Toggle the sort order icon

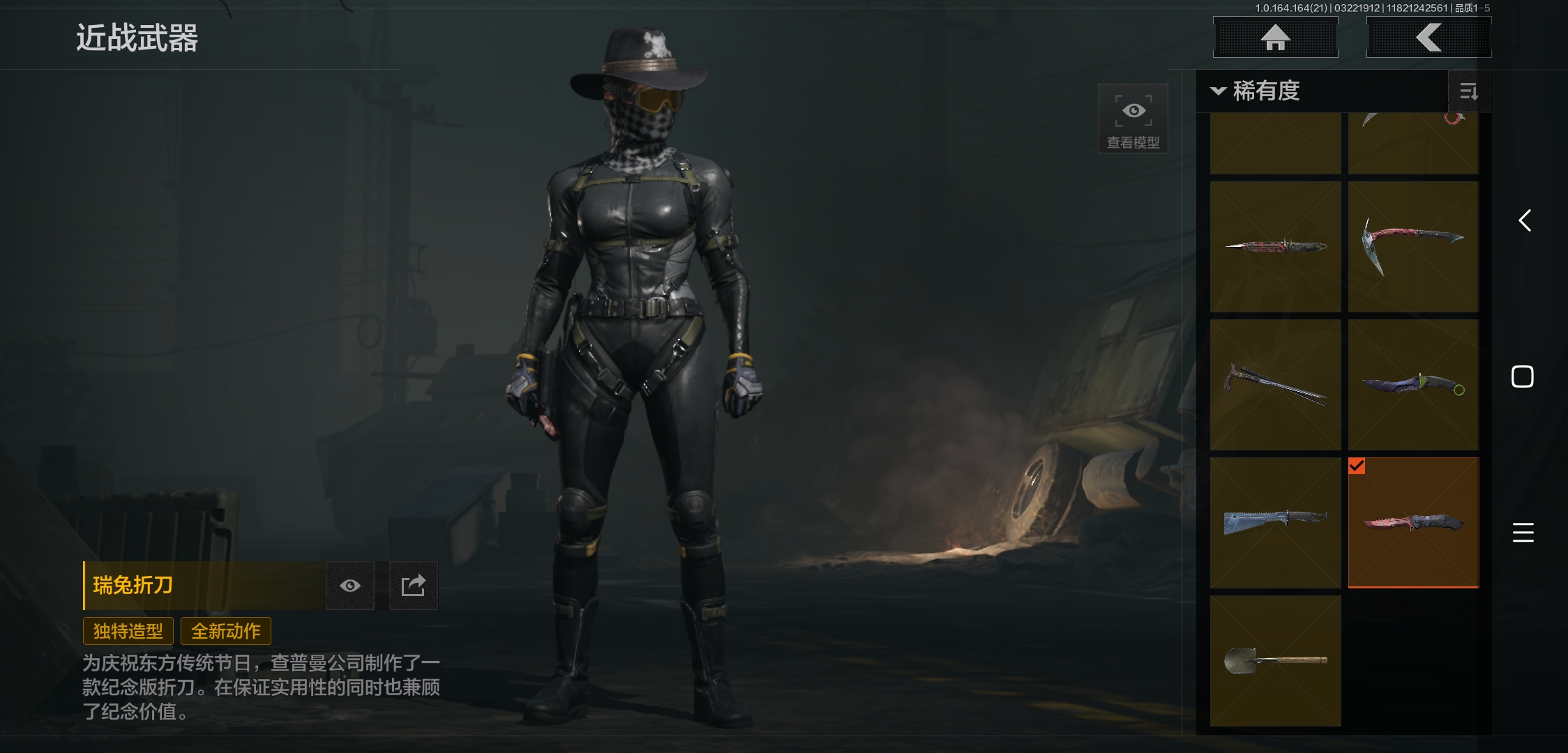pos(1468,91)
